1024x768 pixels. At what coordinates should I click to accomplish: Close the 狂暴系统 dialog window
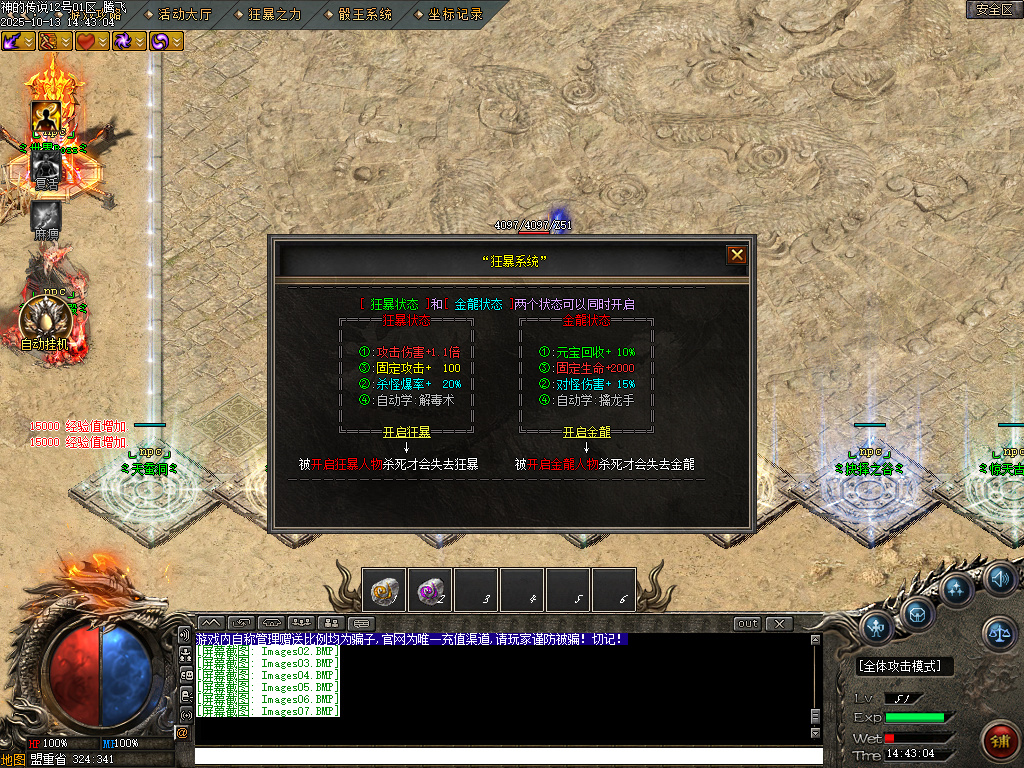pos(737,255)
